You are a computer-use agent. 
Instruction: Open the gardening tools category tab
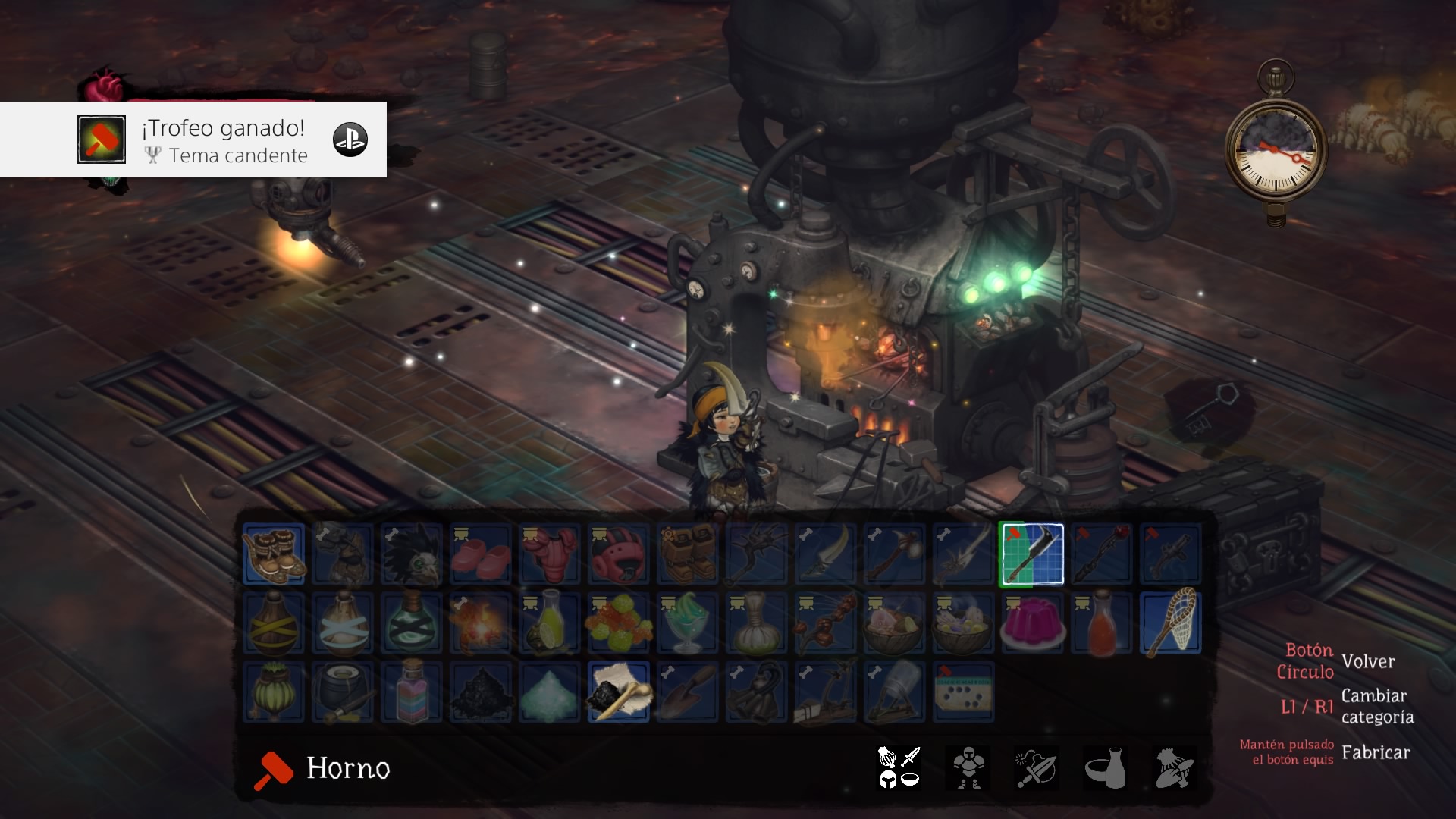tap(1174, 767)
